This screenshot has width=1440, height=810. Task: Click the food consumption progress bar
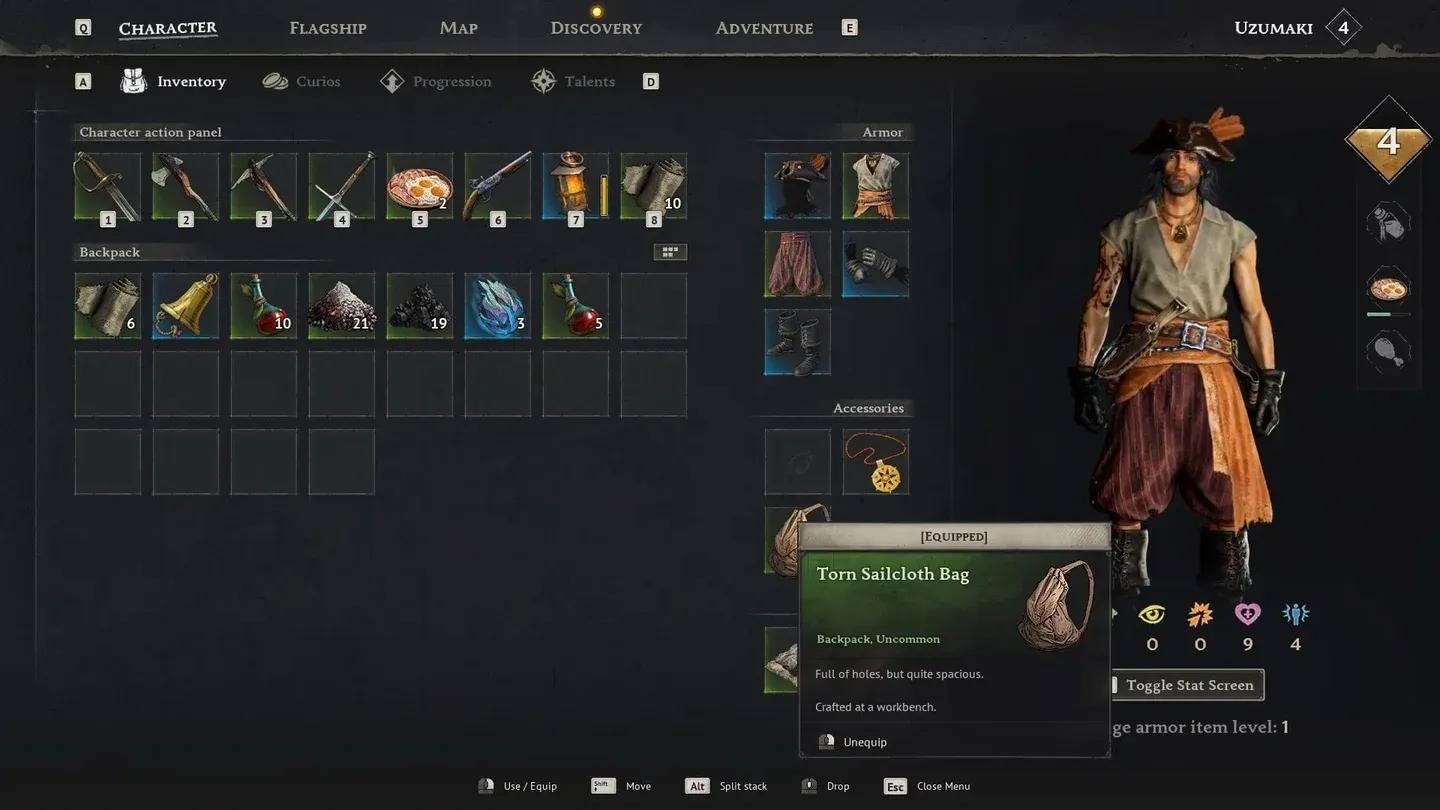[x=1388, y=315]
